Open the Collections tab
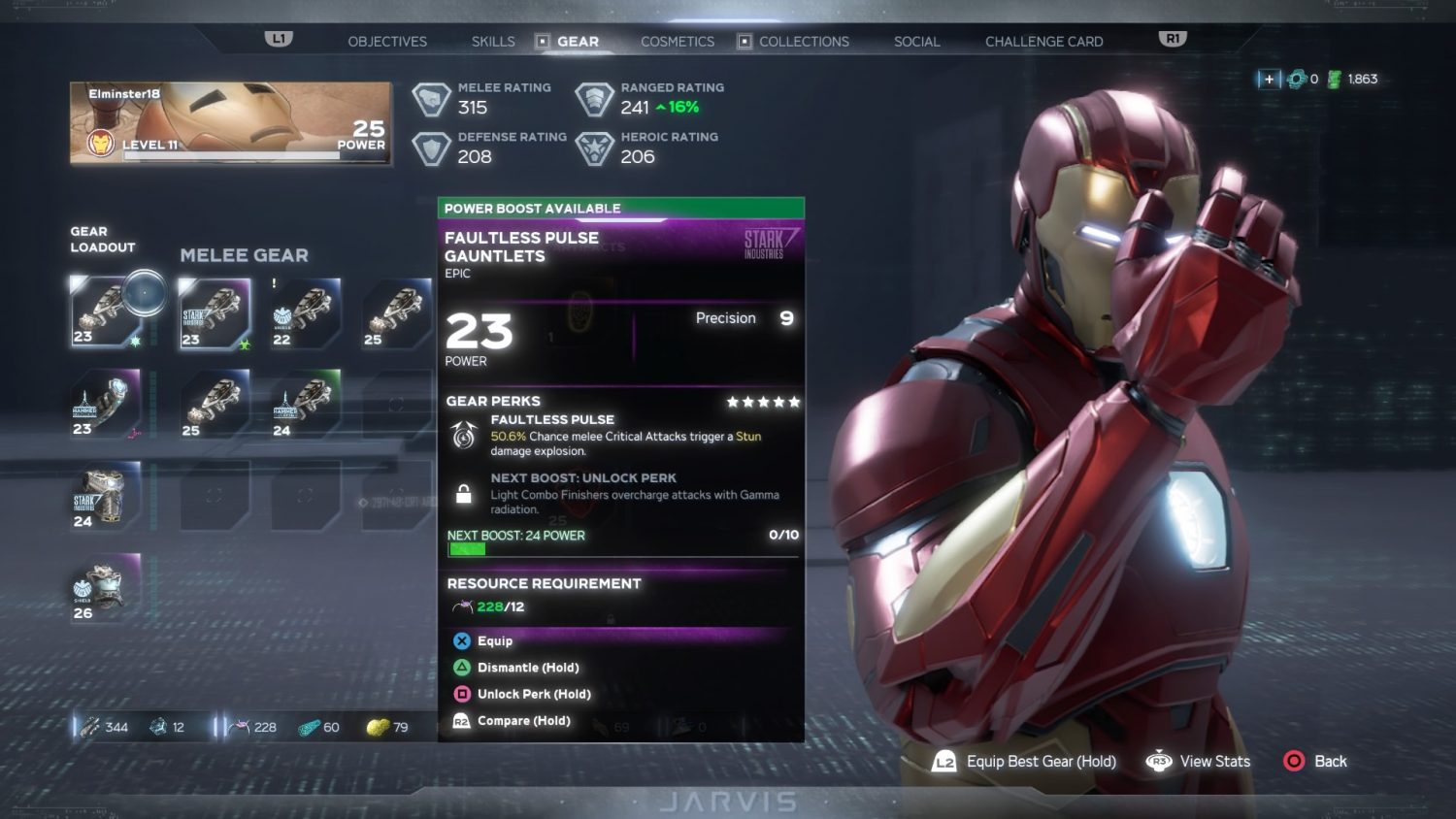Viewport: 1456px width, 819px height. tap(804, 42)
